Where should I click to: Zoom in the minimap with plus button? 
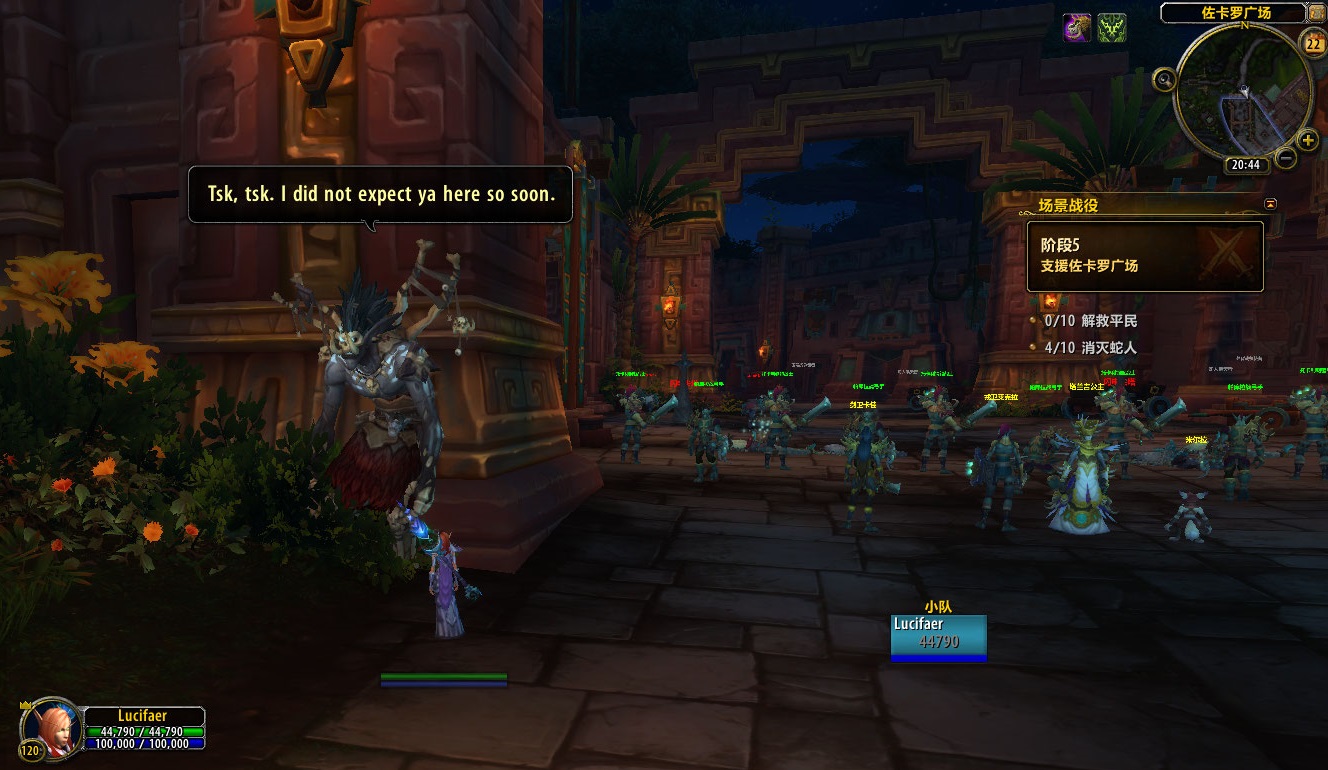(1307, 141)
